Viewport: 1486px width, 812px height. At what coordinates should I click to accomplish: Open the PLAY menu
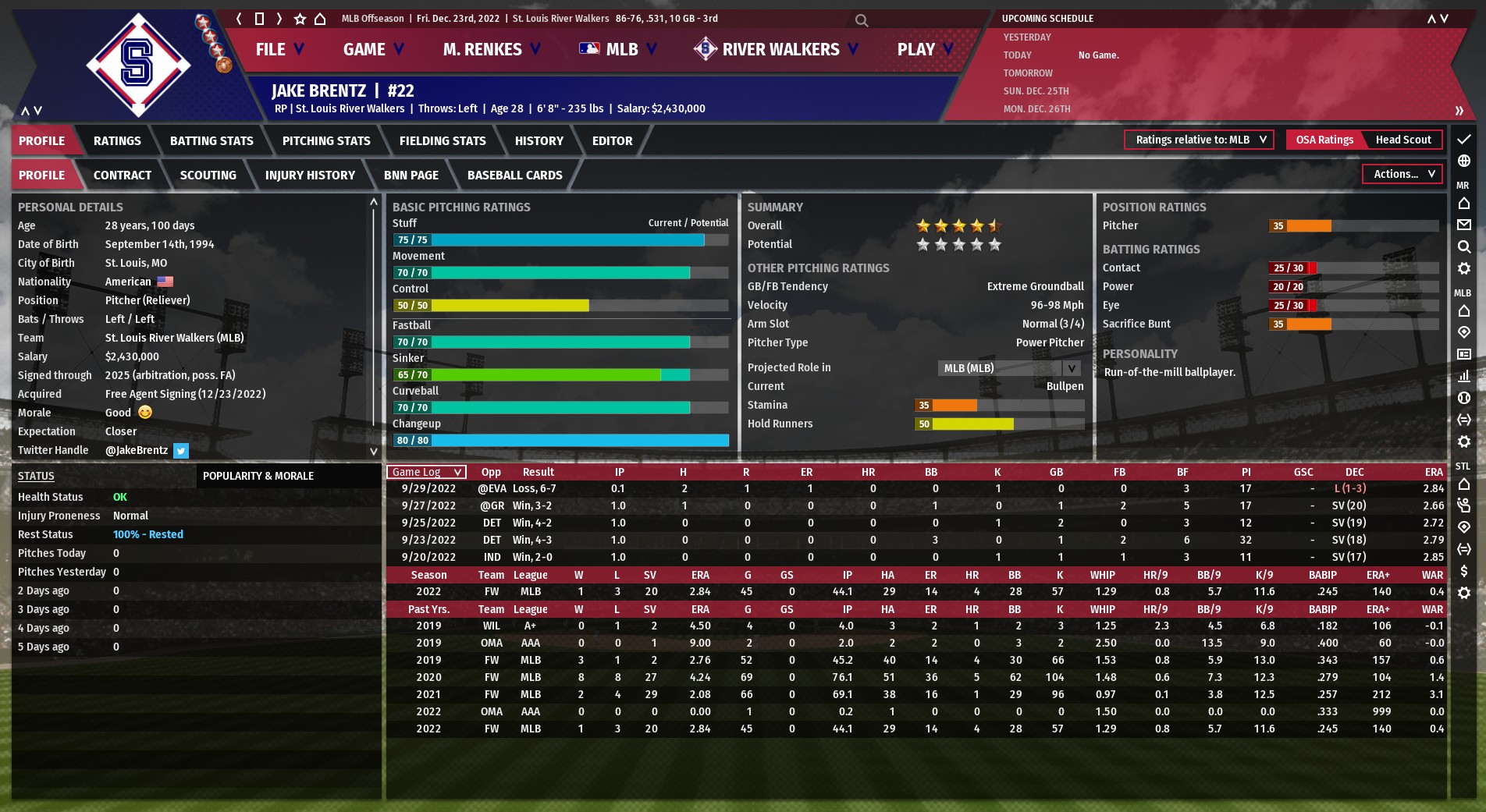click(x=925, y=50)
